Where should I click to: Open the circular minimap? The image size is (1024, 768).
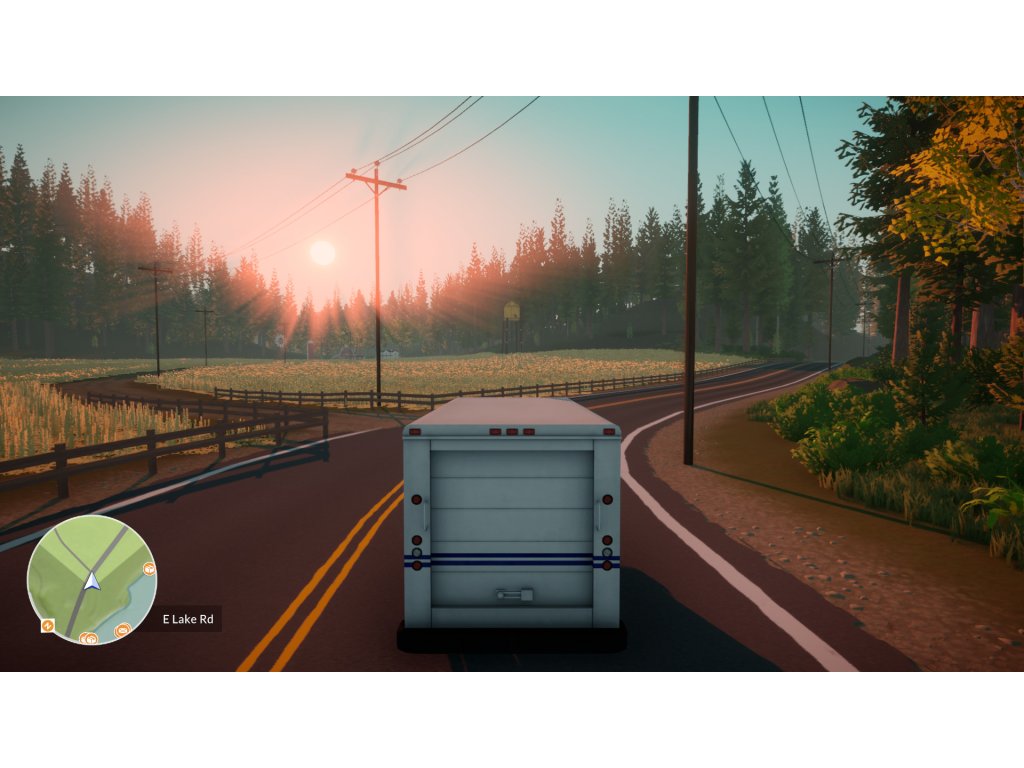coord(91,580)
